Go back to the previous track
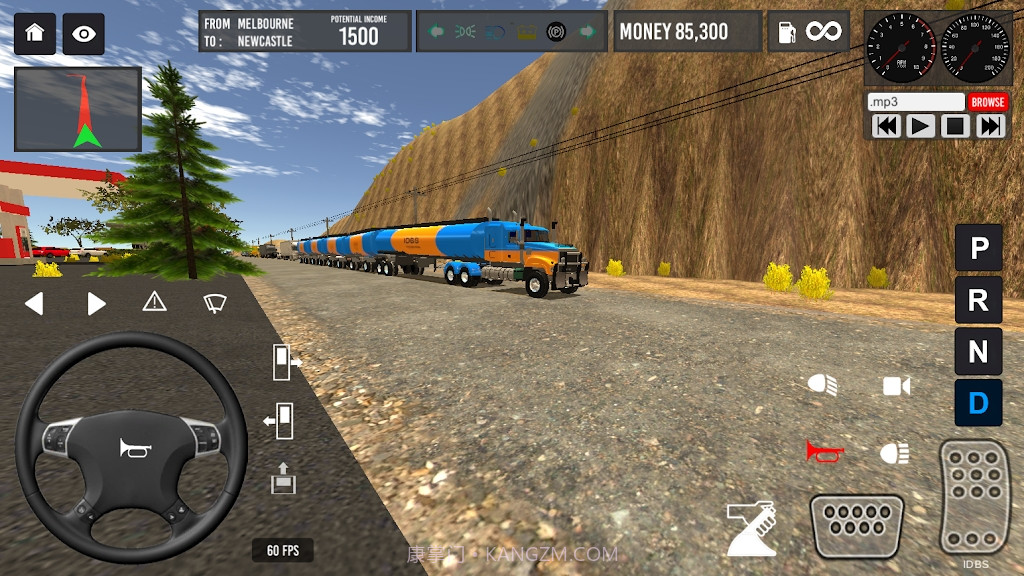 click(886, 126)
